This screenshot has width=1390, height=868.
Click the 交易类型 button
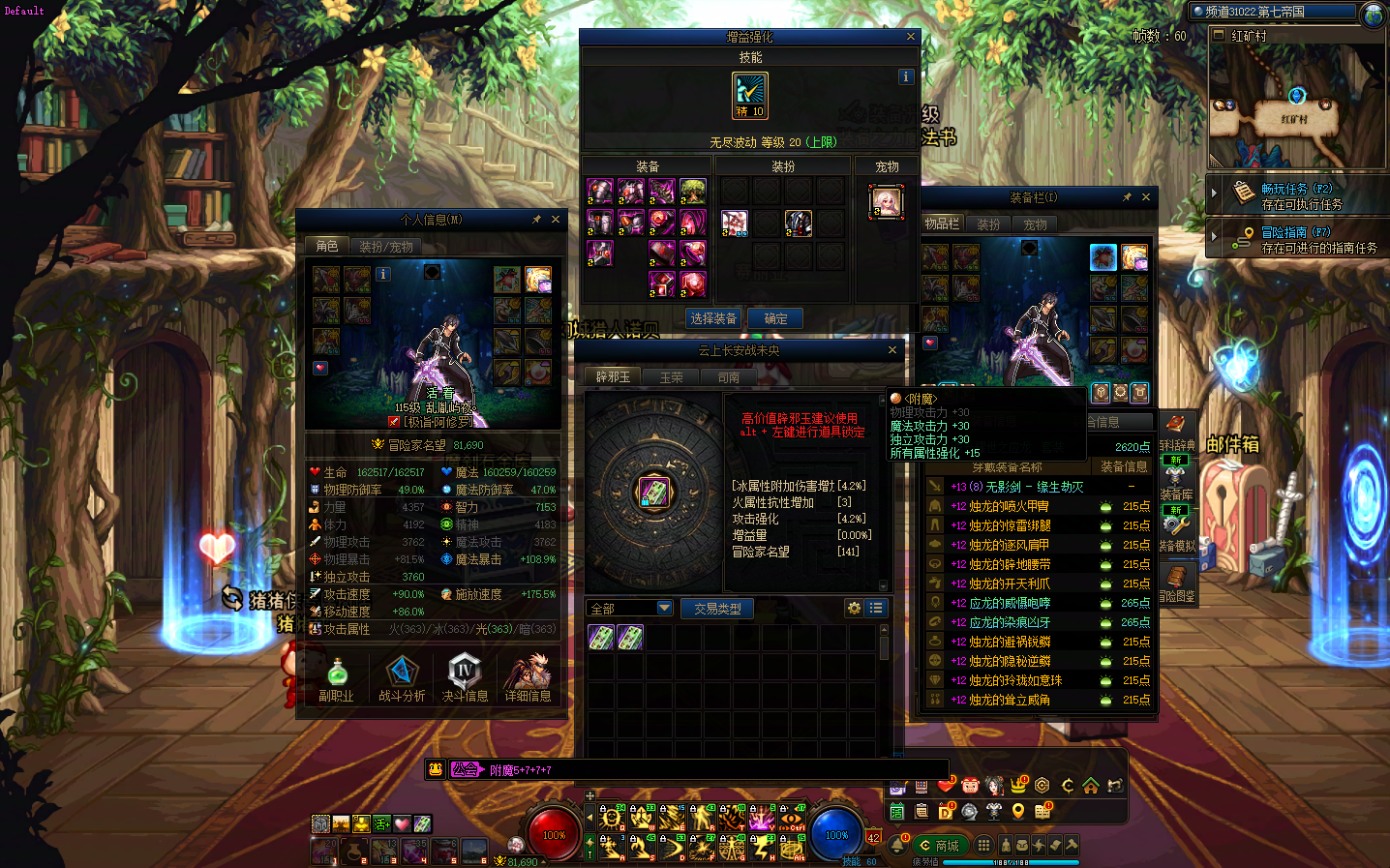click(x=717, y=609)
